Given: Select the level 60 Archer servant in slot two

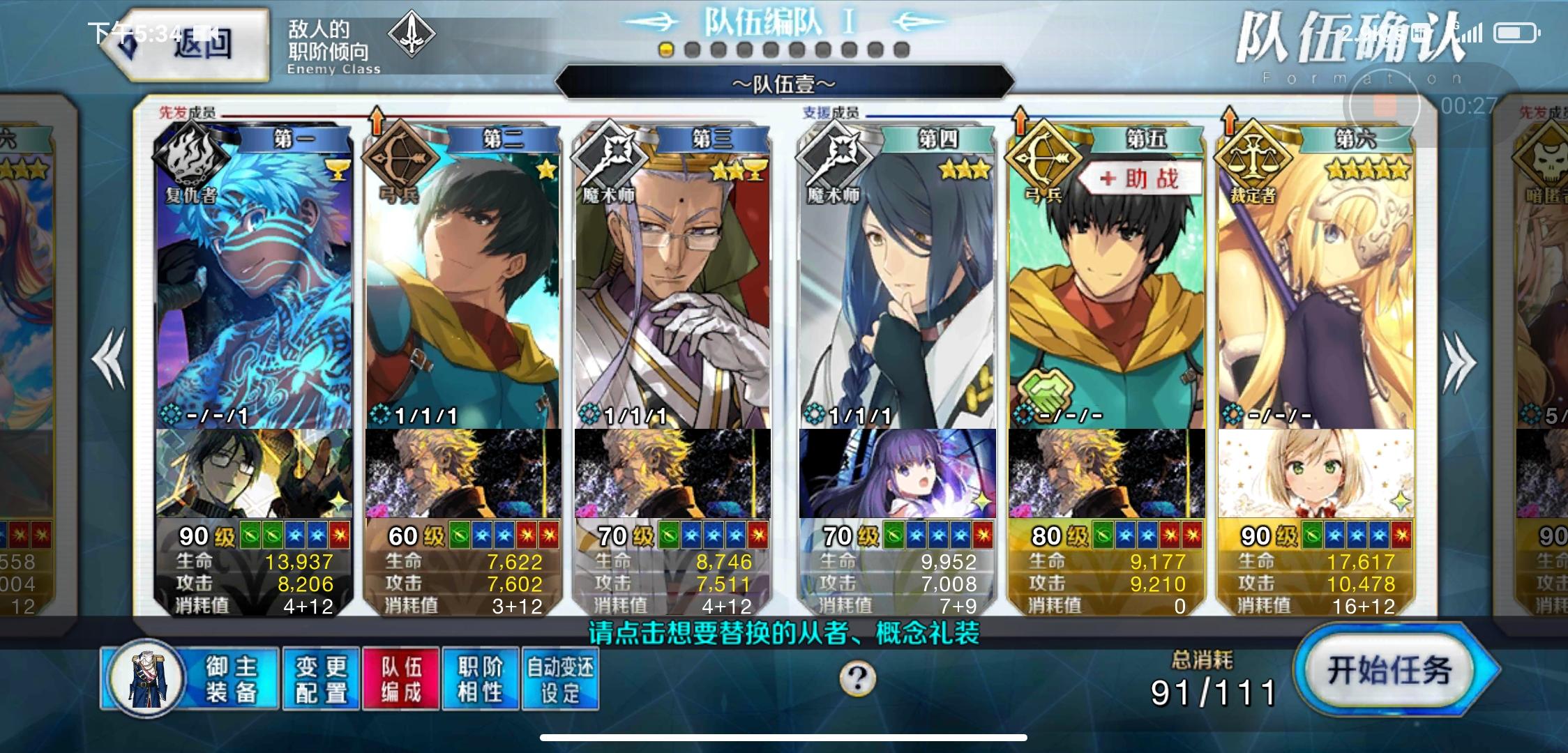Looking at the screenshot, I should [463, 279].
